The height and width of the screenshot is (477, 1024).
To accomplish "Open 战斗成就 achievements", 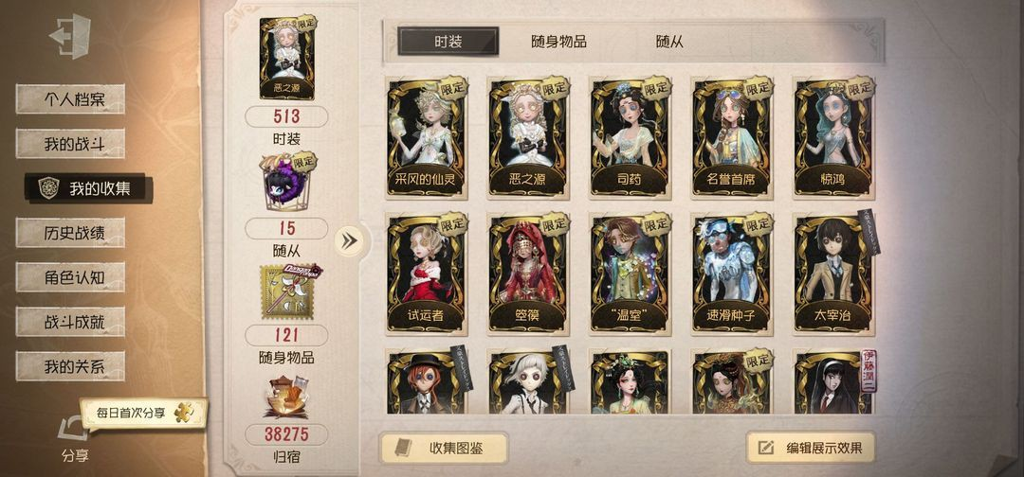I will click(x=70, y=322).
